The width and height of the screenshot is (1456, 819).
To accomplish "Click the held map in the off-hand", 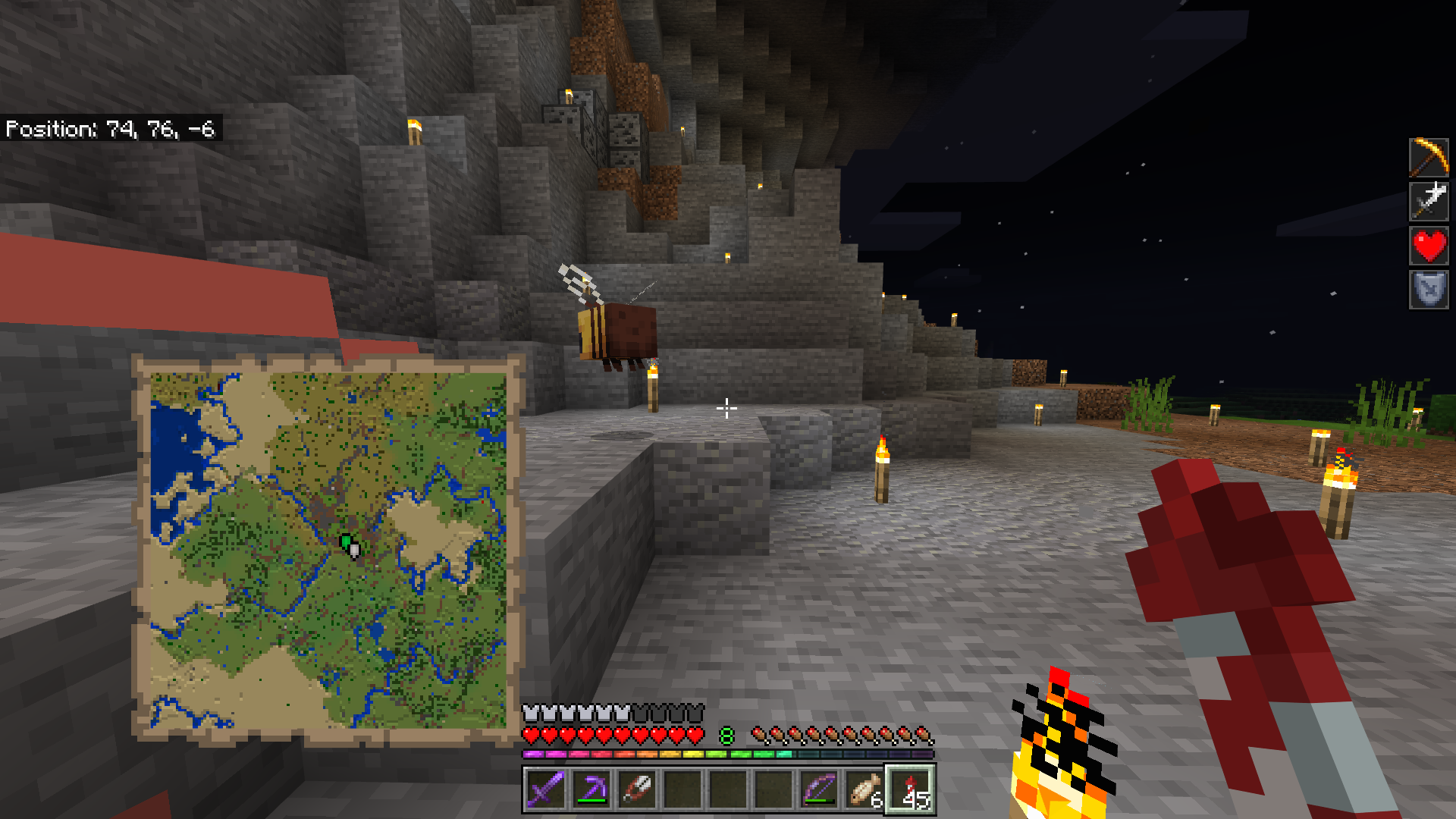I will coord(328,549).
